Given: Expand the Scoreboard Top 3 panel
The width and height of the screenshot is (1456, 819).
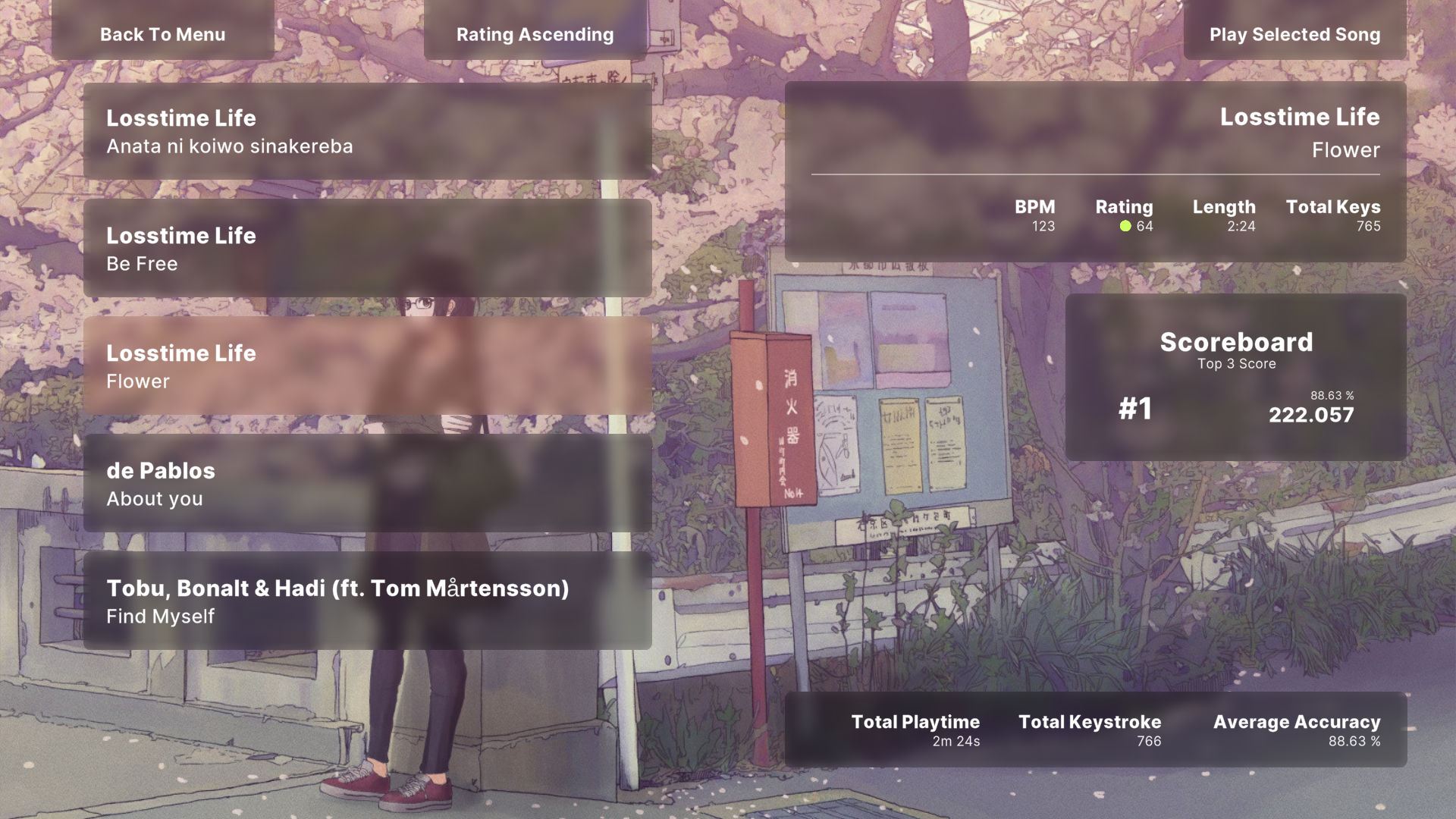Looking at the screenshot, I should (x=1236, y=343).
